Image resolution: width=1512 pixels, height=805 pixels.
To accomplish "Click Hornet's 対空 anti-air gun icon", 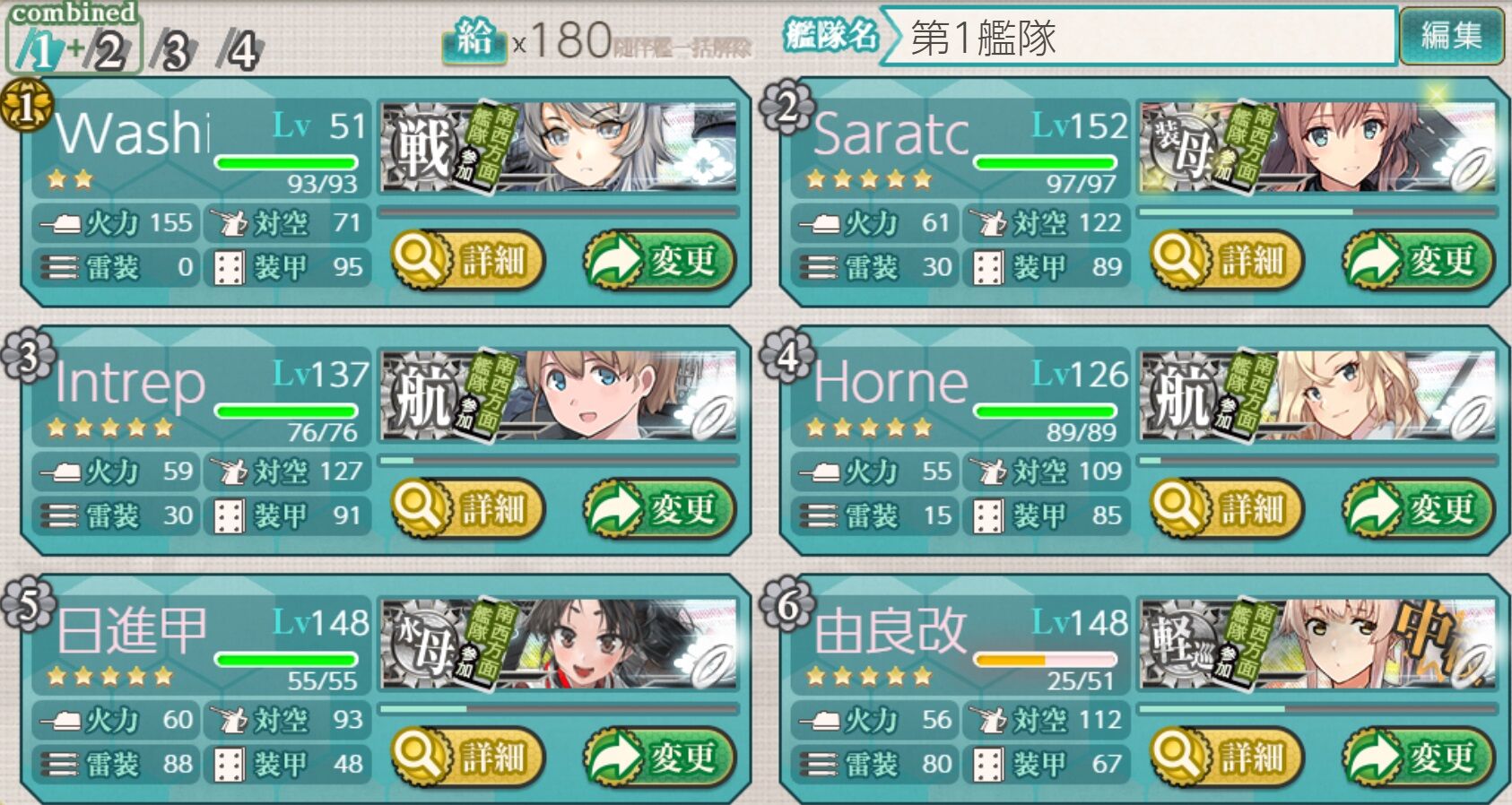I will (x=989, y=470).
